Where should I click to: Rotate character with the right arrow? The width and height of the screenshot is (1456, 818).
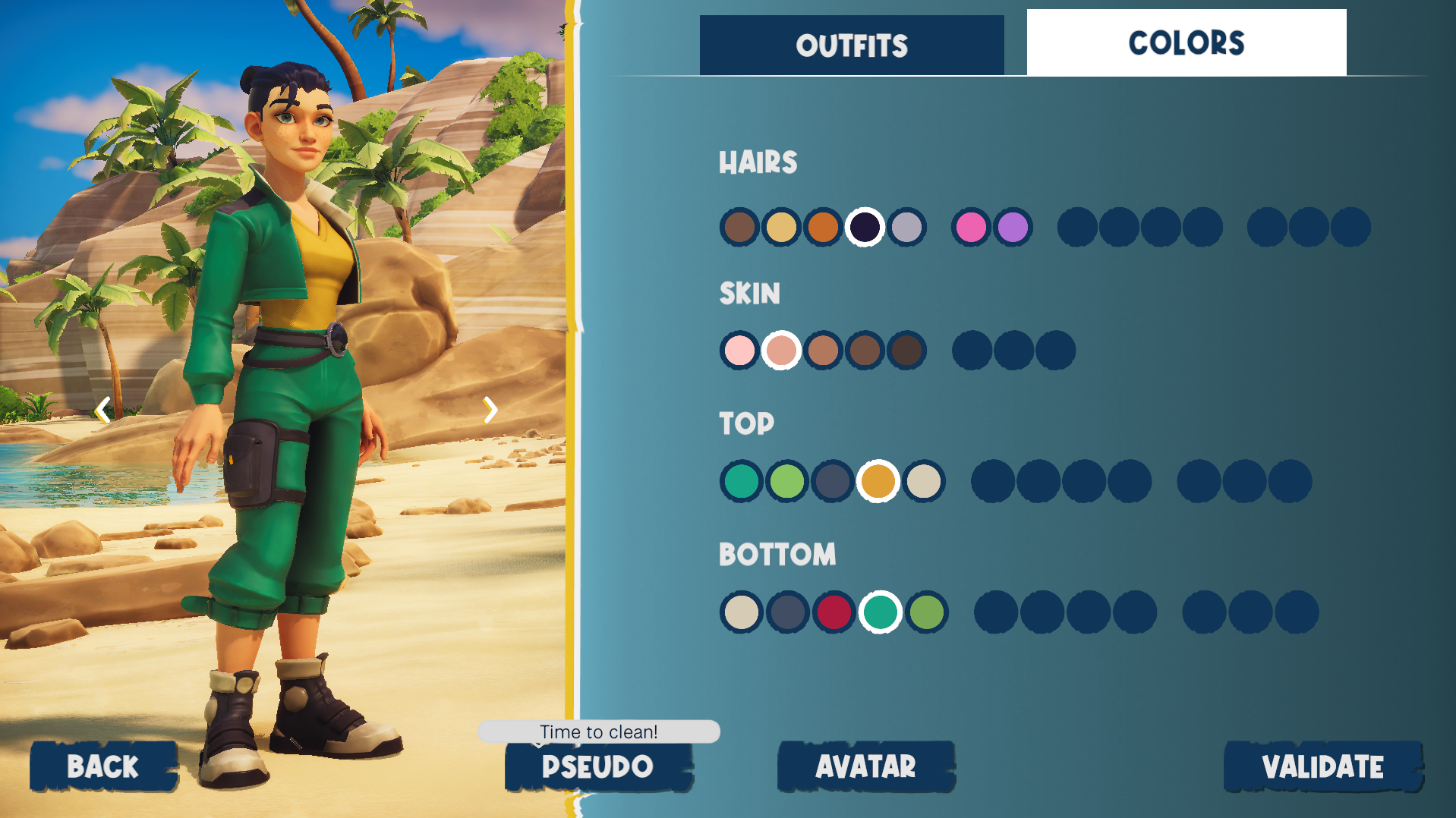click(490, 411)
